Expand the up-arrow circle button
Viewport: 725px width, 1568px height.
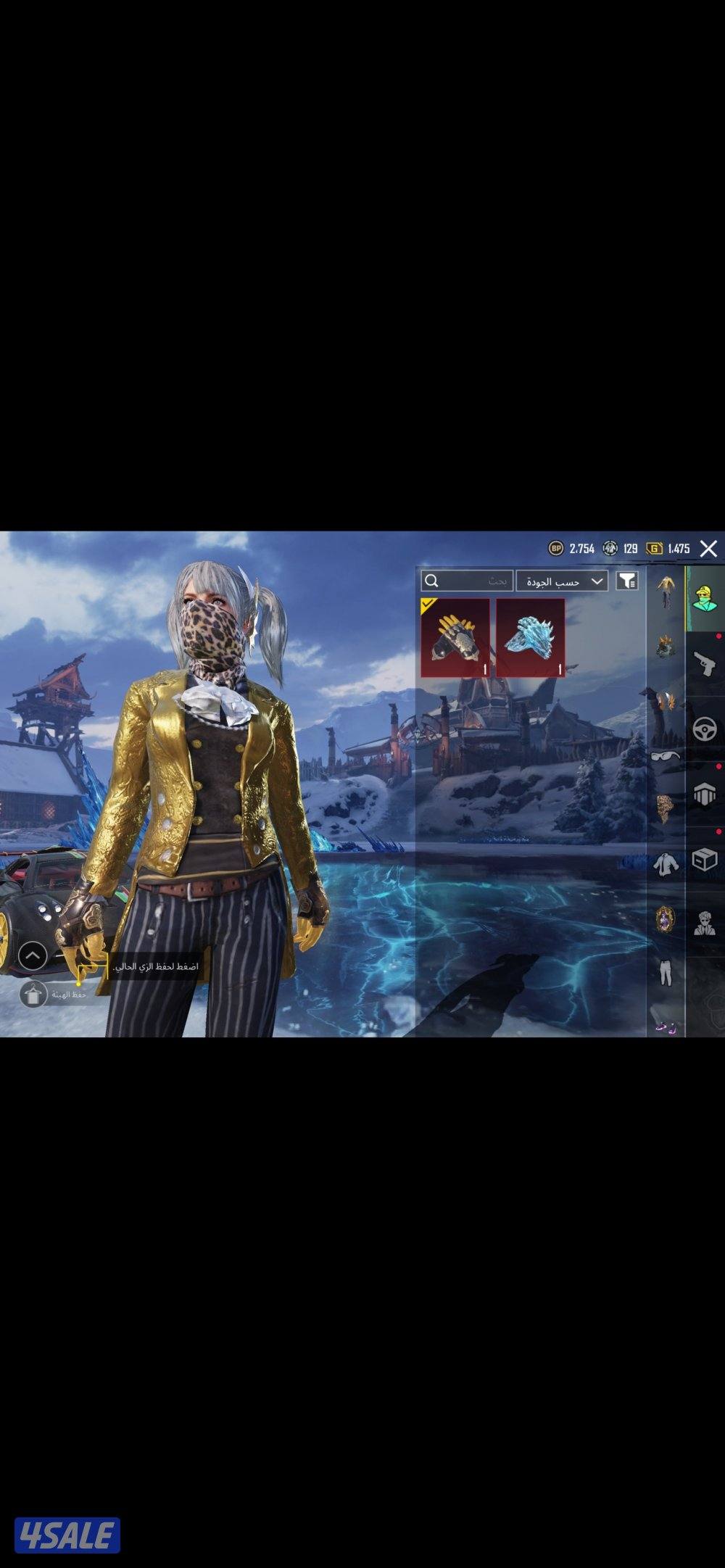click(x=33, y=956)
